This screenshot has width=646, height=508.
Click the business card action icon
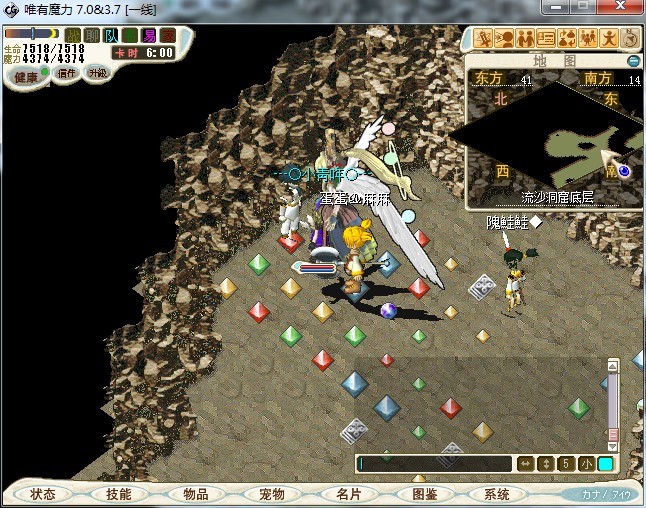coord(546,39)
